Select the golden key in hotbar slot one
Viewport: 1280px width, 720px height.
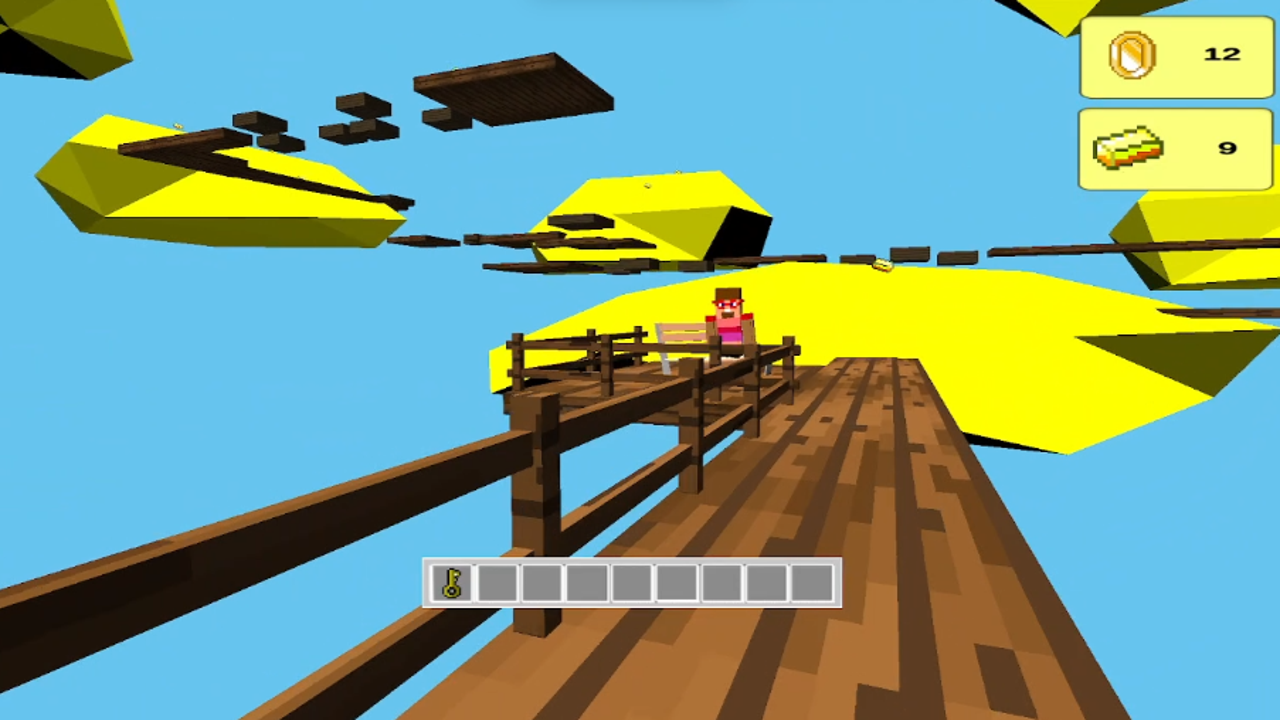coord(452,584)
